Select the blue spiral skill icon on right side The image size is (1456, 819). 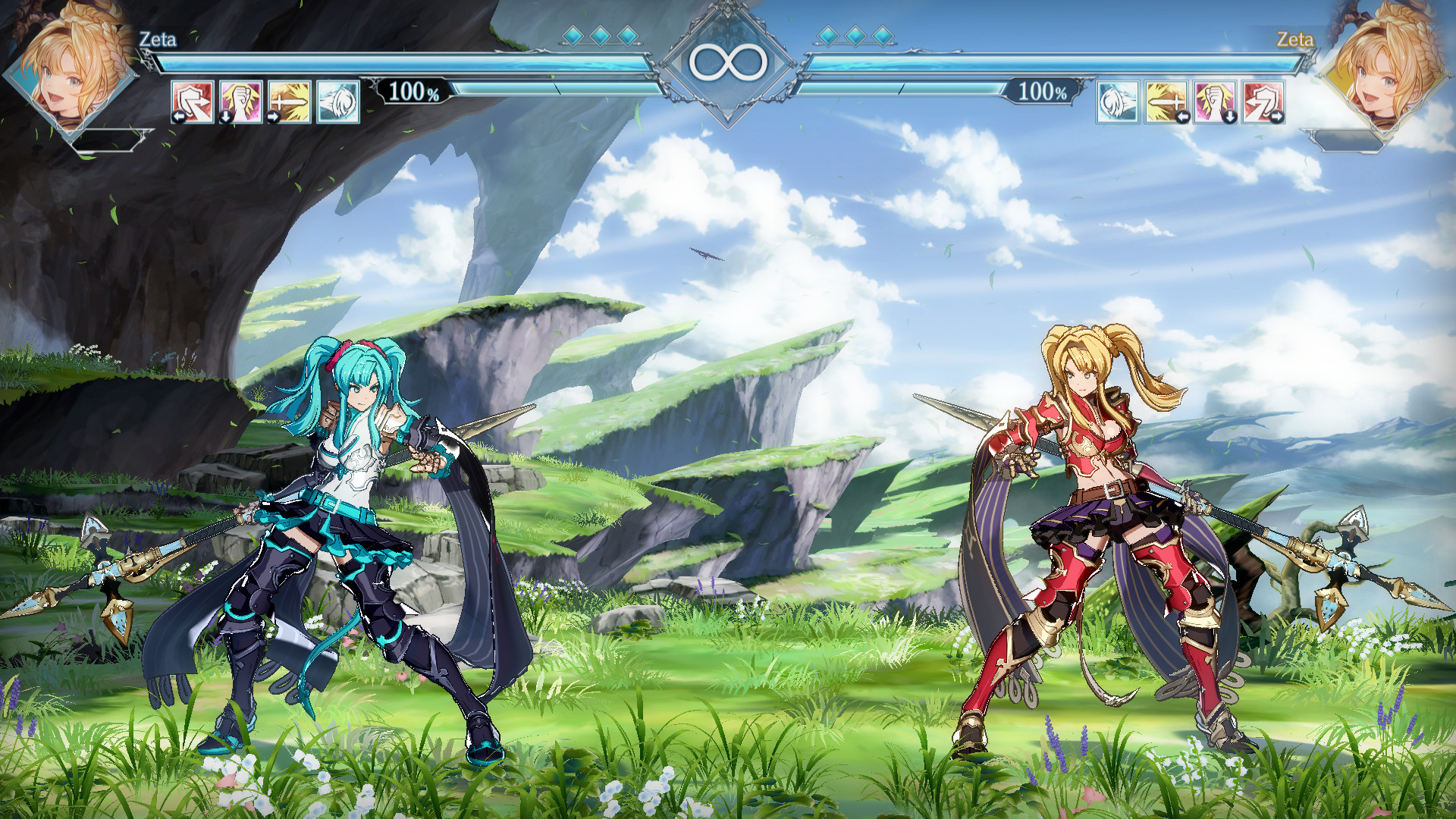[x=1117, y=101]
